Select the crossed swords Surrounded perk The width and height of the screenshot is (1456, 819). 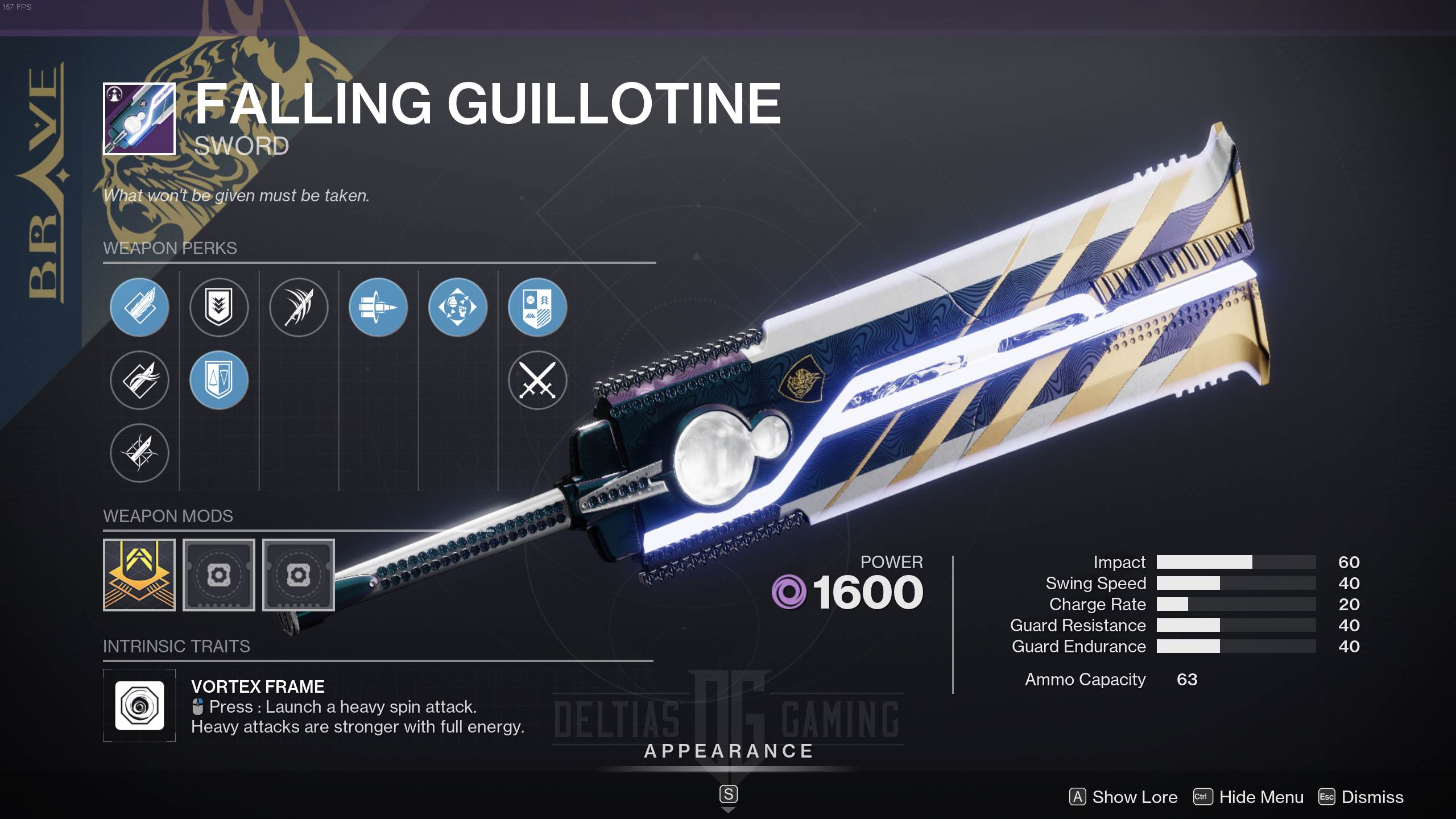click(x=537, y=380)
